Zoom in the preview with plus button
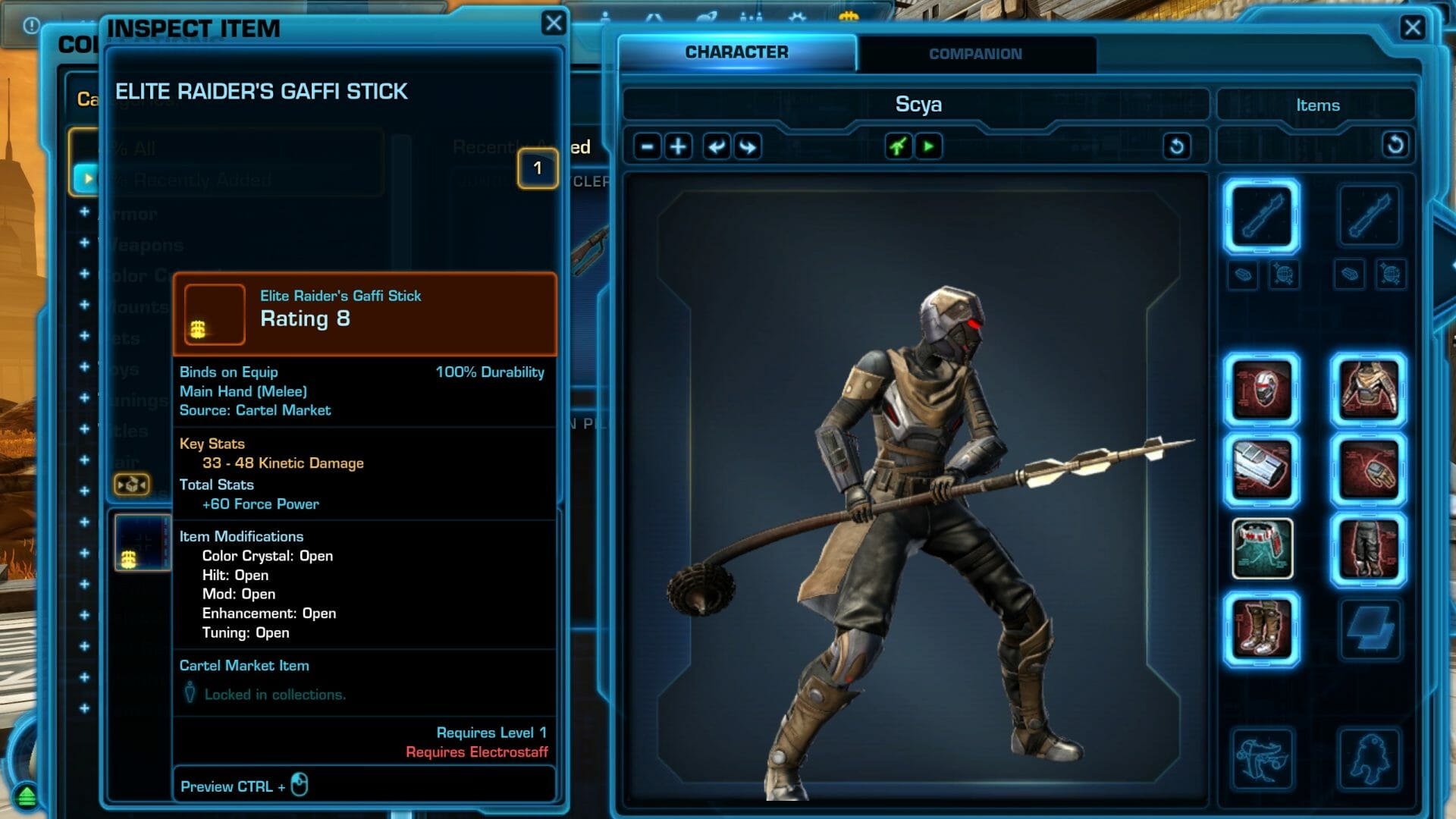1456x819 pixels. [x=678, y=146]
